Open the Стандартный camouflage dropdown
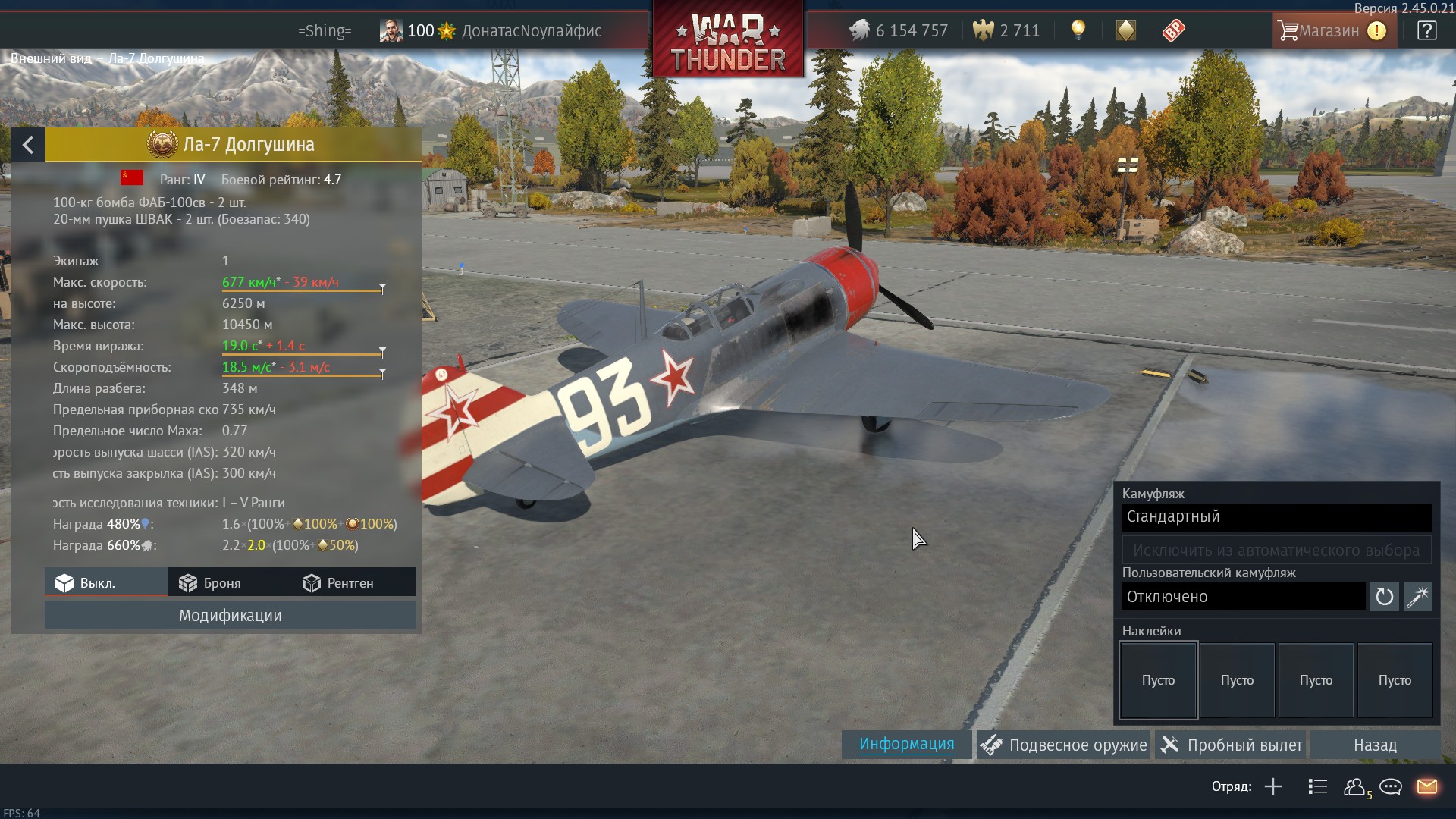 pos(1276,517)
